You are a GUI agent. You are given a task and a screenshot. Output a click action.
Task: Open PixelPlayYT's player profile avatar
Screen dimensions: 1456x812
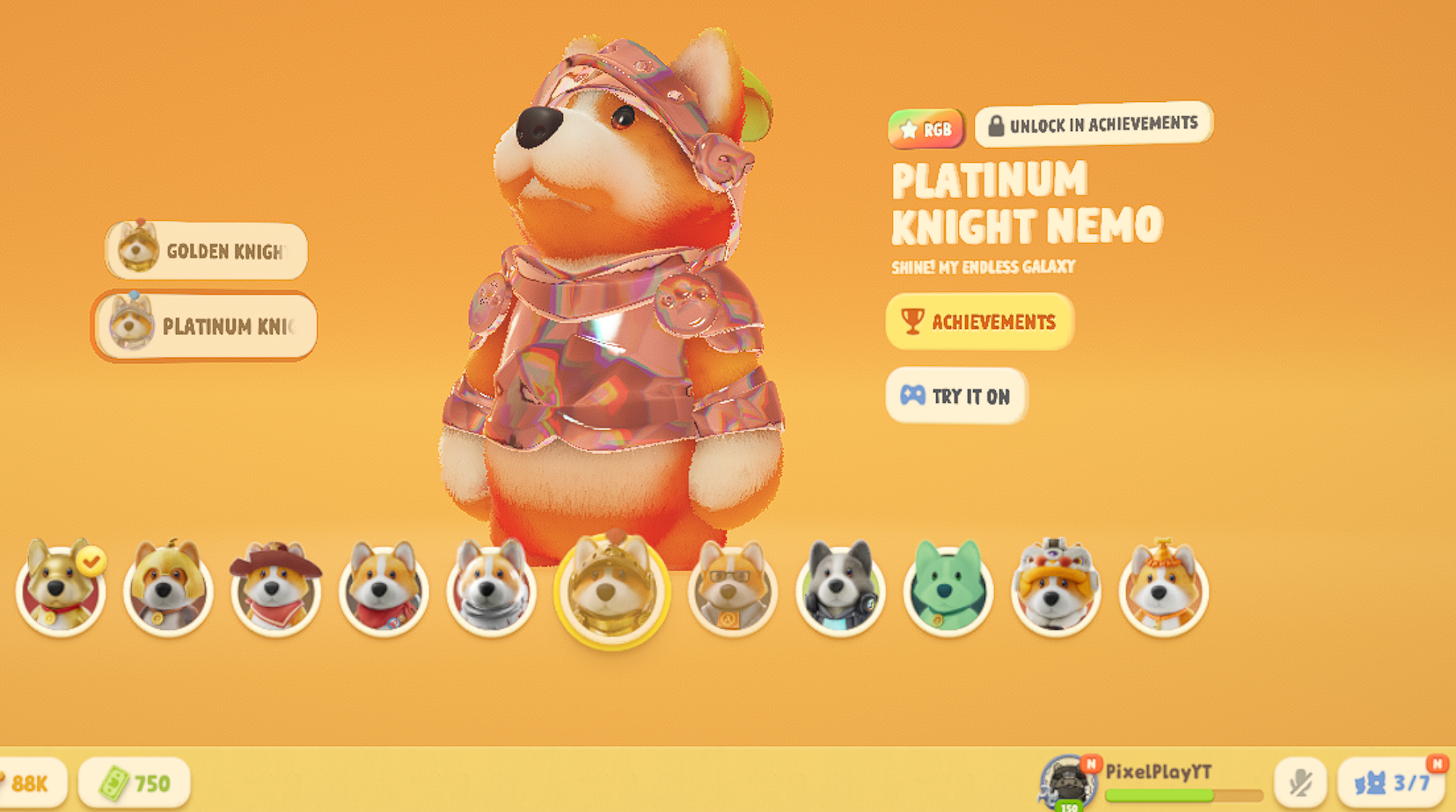point(1067,781)
